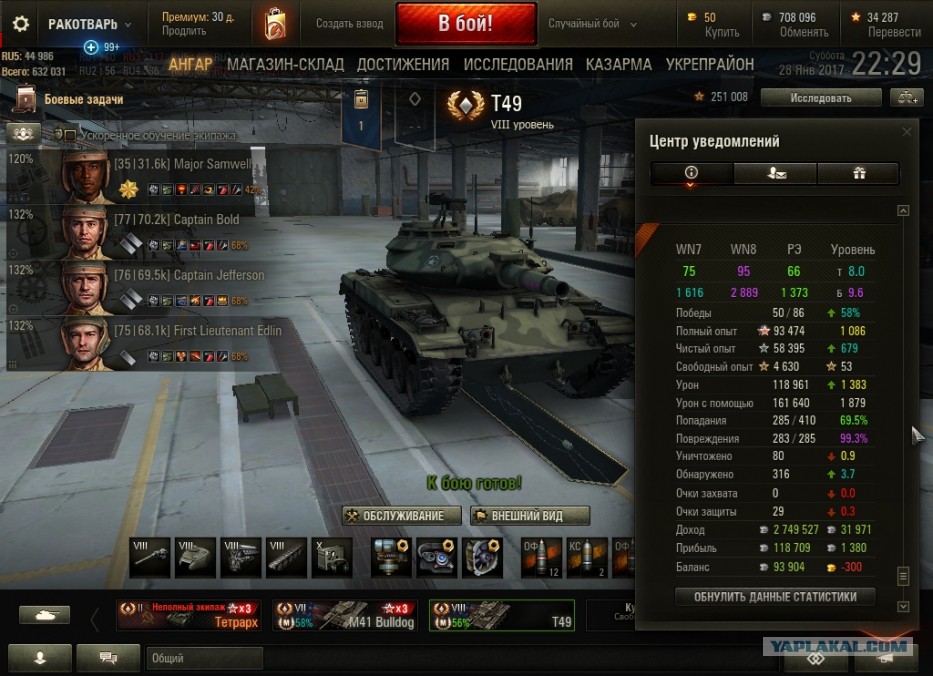Viewport: 933px width, 676px height.
Task: Open ВНЕШНИЙ ВИД tank customization
Action: [x=529, y=516]
